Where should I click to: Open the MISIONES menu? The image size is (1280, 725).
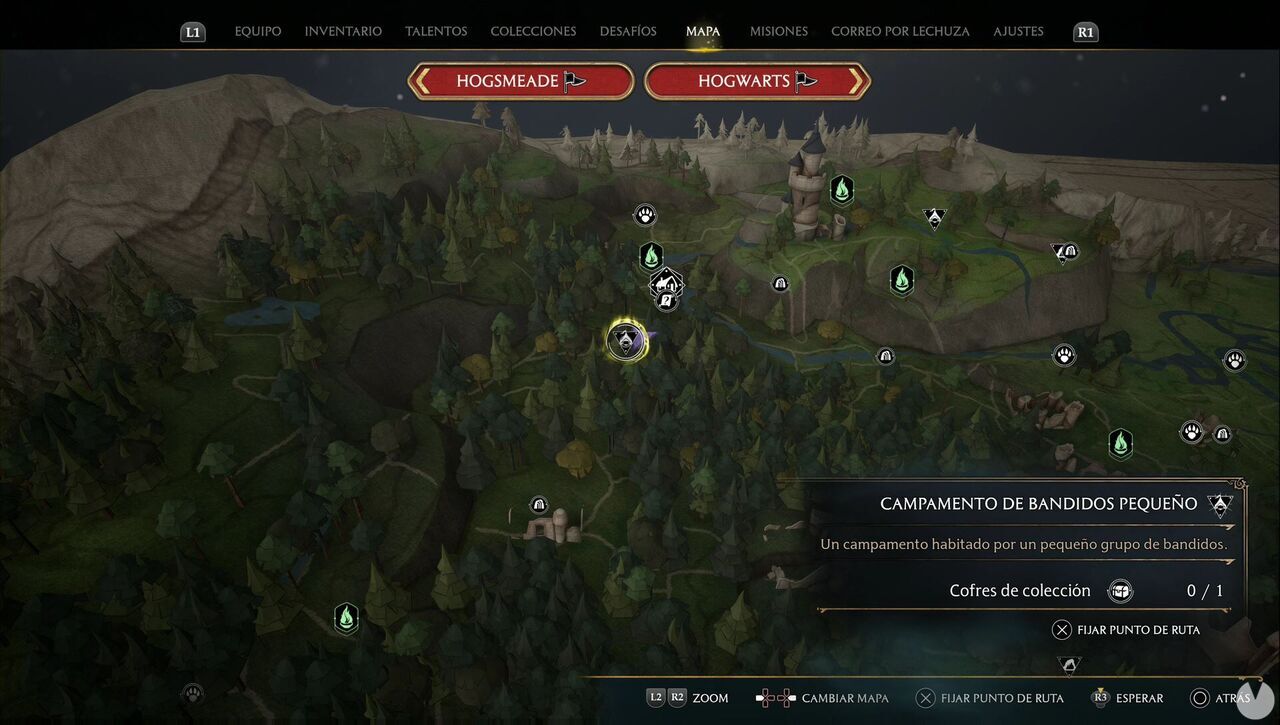[x=778, y=31]
